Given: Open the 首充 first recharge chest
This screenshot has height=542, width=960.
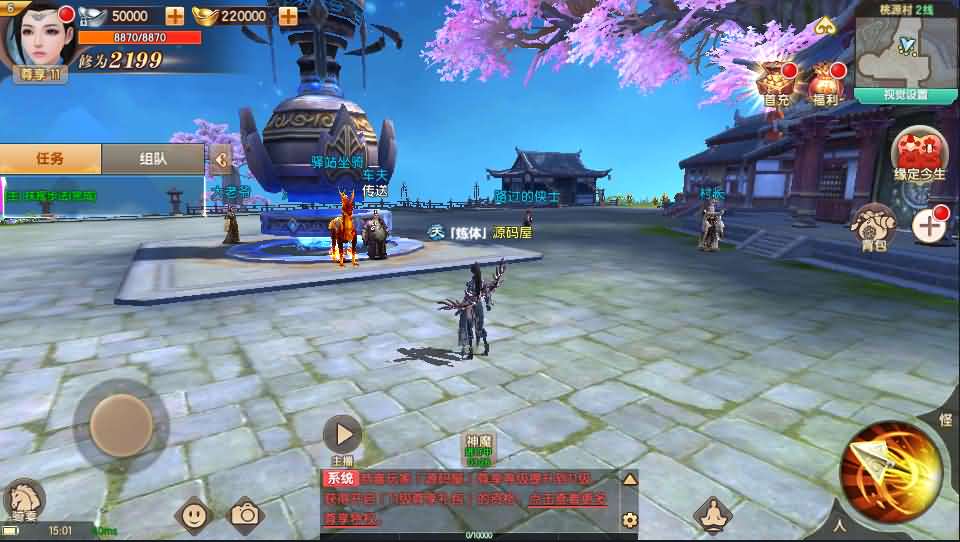Looking at the screenshot, I should tap(777, 80).
